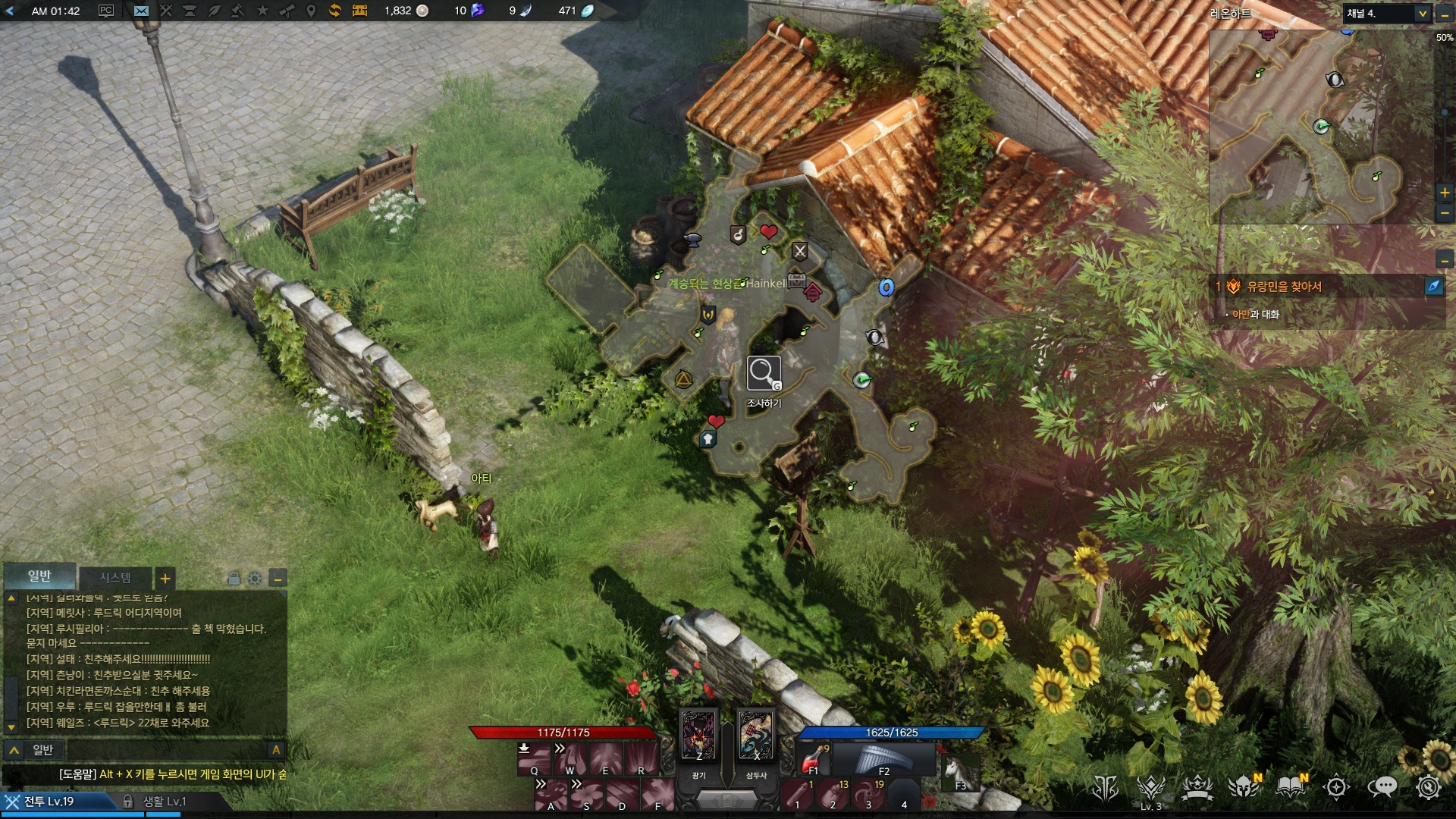Switch to 생활 Lv.1 life skill tab
This screenshot has width=1456, height=819.
pos(164,802)
